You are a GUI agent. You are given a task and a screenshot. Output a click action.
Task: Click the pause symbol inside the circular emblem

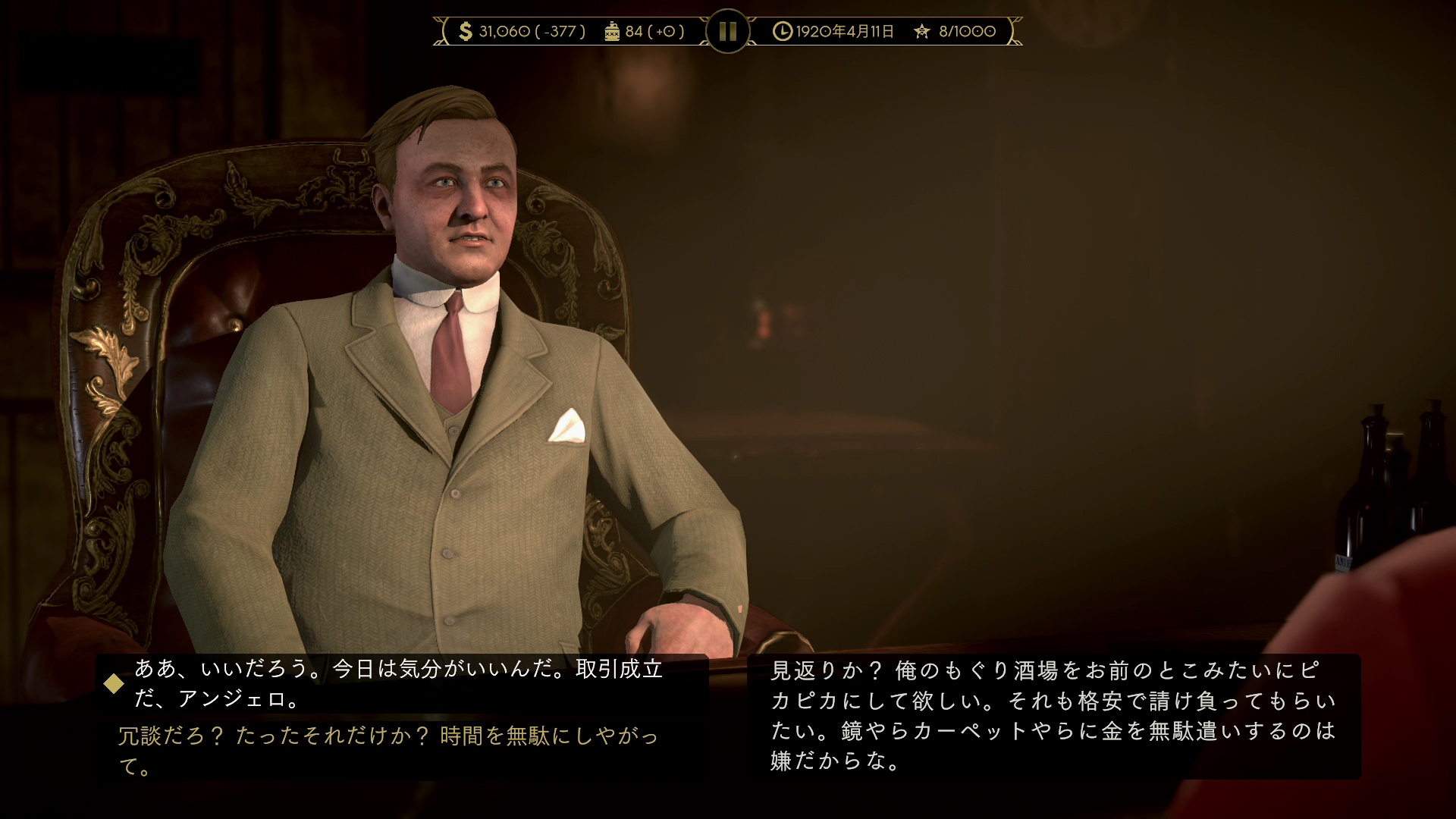726,31
